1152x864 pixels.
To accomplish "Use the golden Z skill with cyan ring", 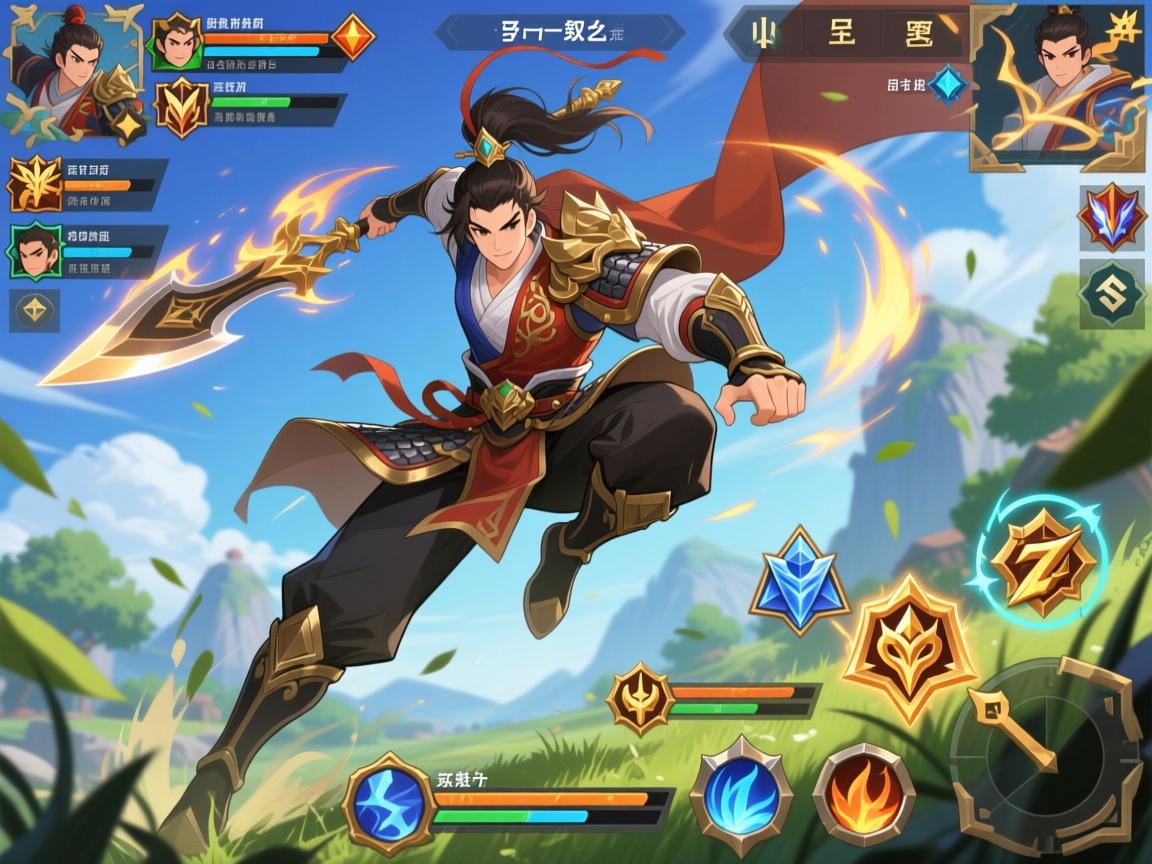I will 1041,564.
